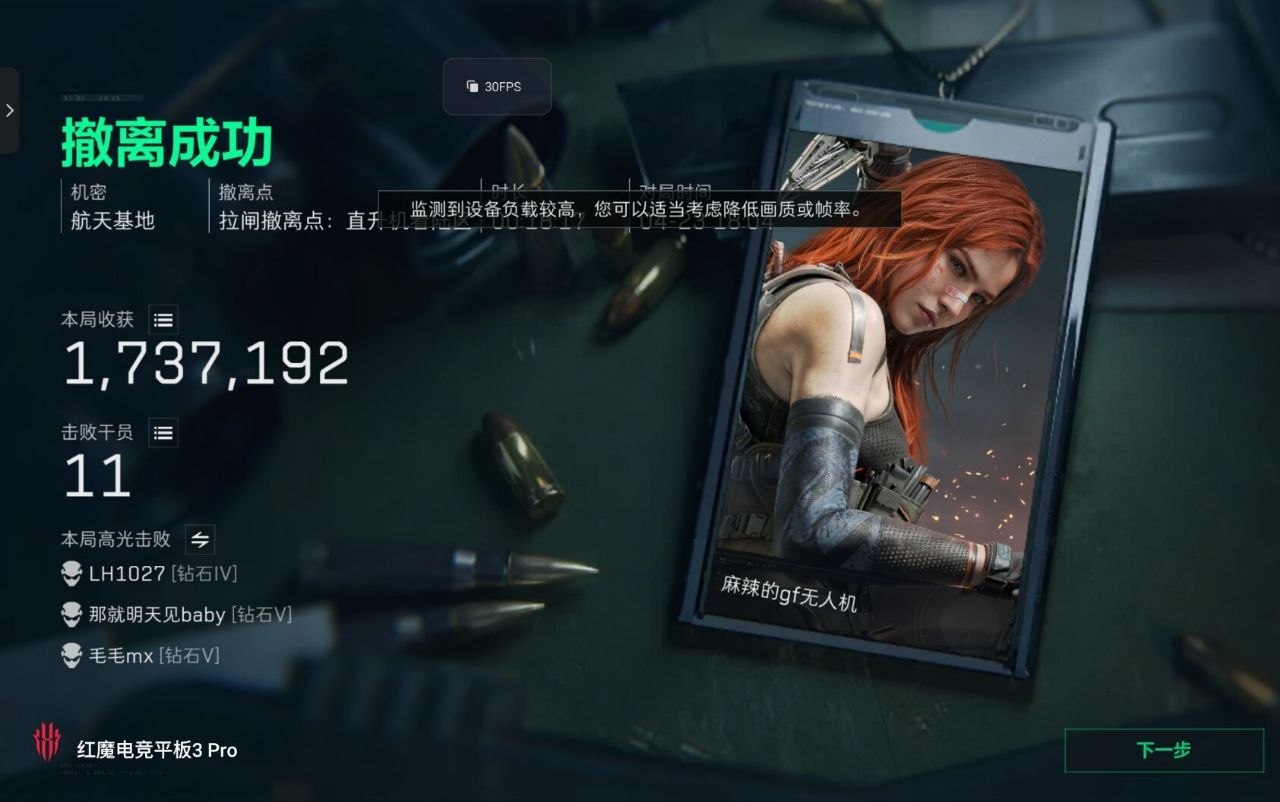Proceed with the 下一步 button
Image resolution: width=1280 pixels, height=802 pixels.
pos(1163,750)
